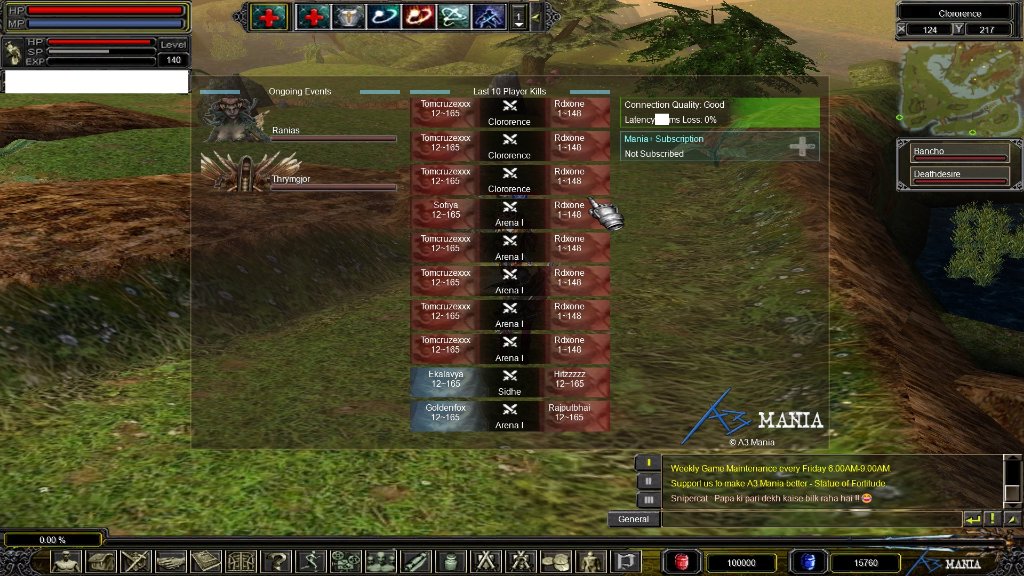Click the chat text input field
This screenshot has width=1024, height=576.
pyautogui.click(x=810, y=519)
